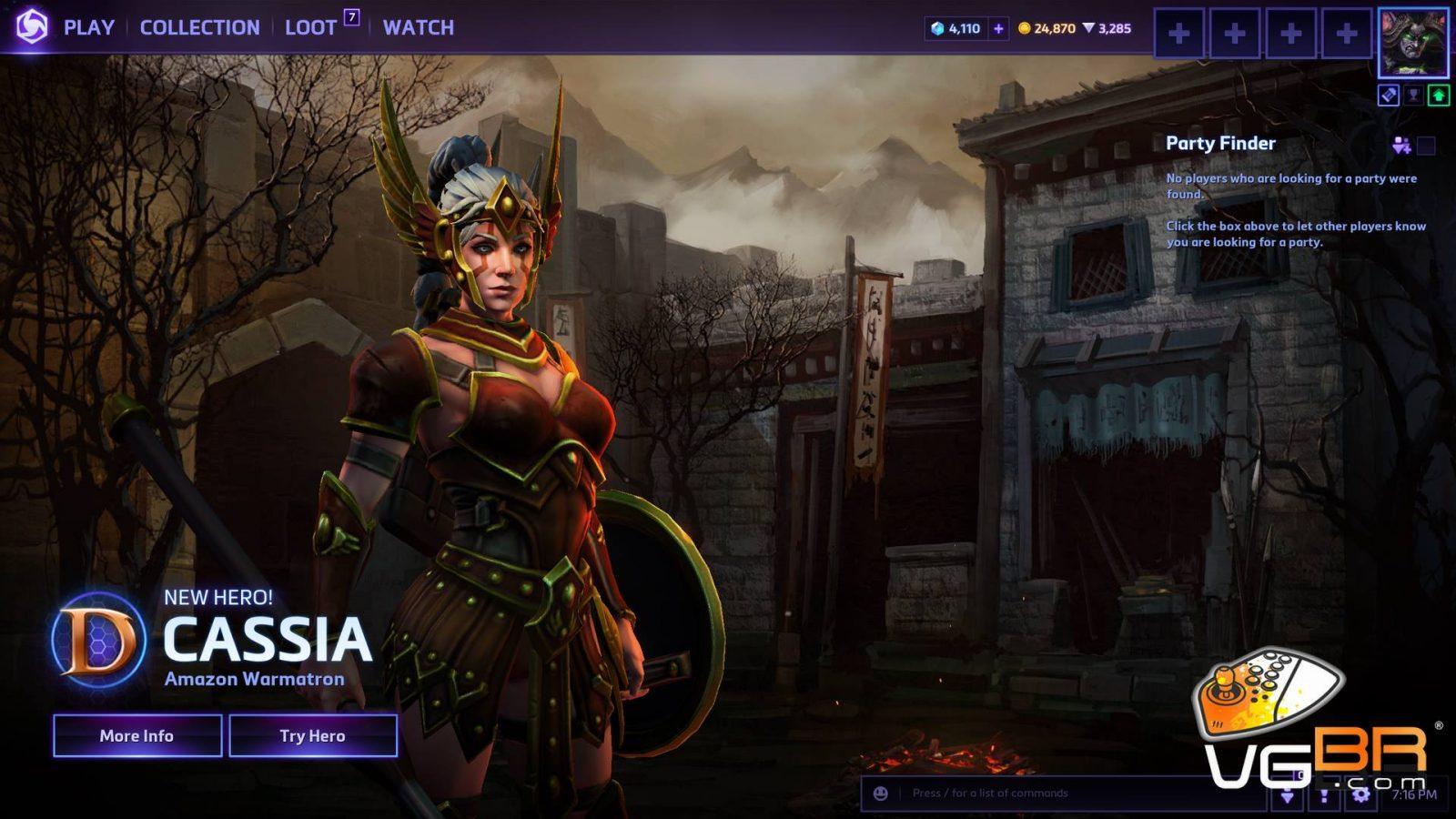
Task: Click the exclamation mark notification icon
Action: coord(1324,795)
